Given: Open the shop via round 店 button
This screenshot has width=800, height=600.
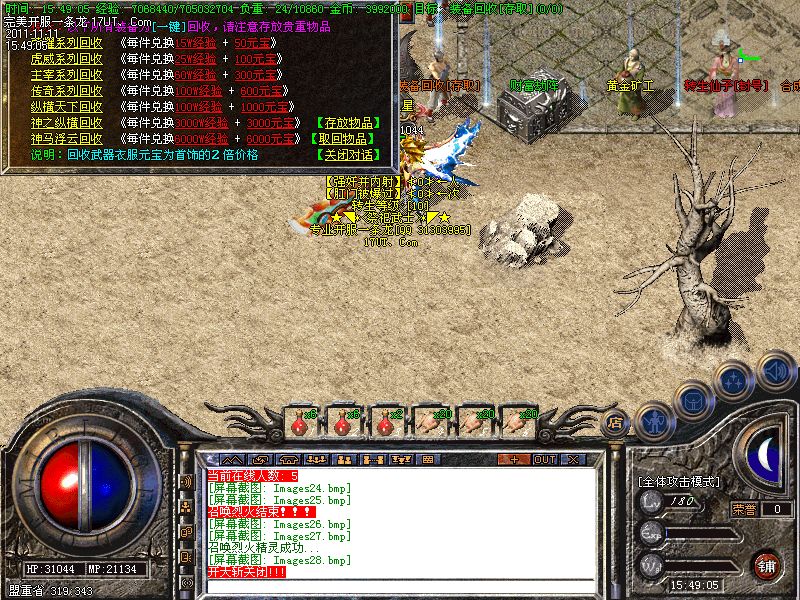Looking at the screenshot, I should 616,423.
